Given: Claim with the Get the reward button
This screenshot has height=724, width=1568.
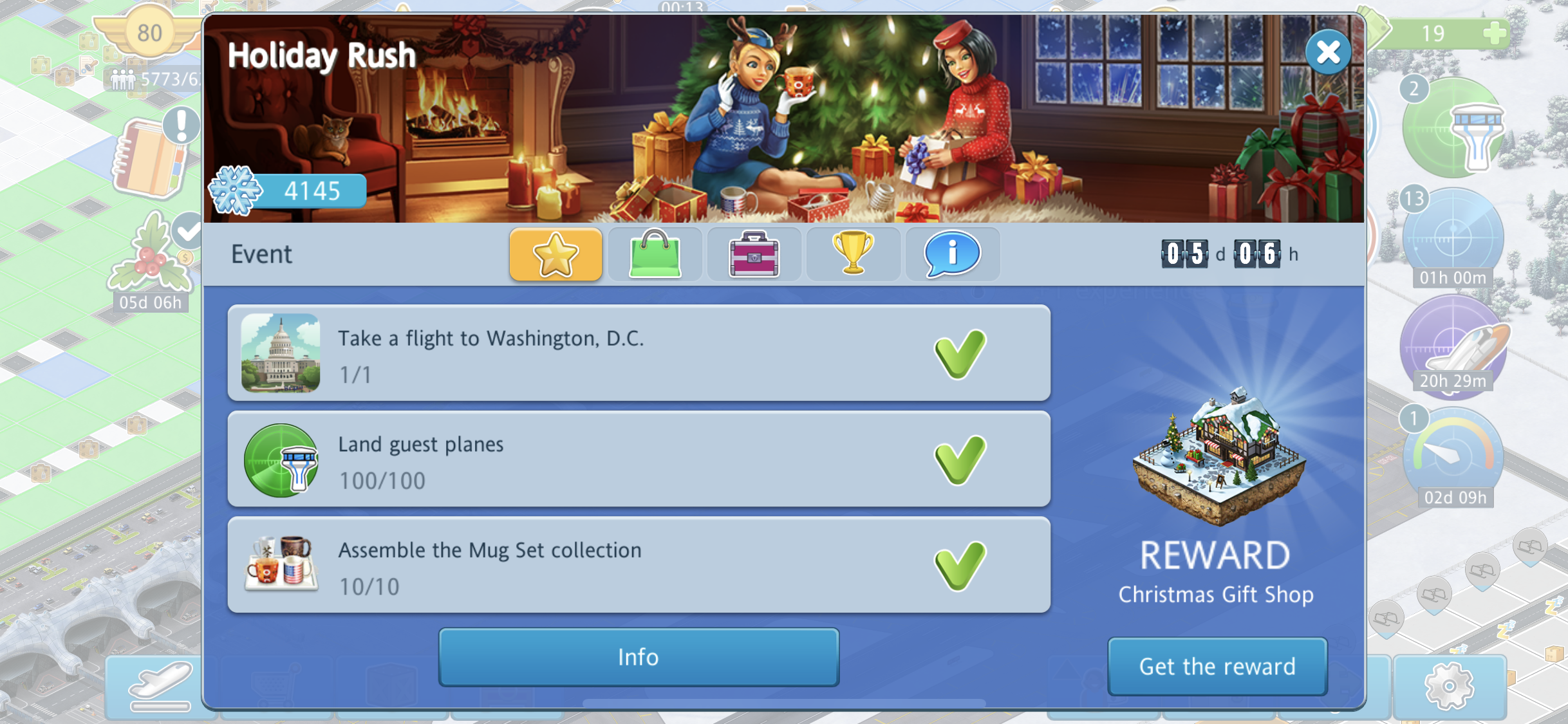Looking at the screenshot, I should pyautogui.click(x=1217, y=666).
